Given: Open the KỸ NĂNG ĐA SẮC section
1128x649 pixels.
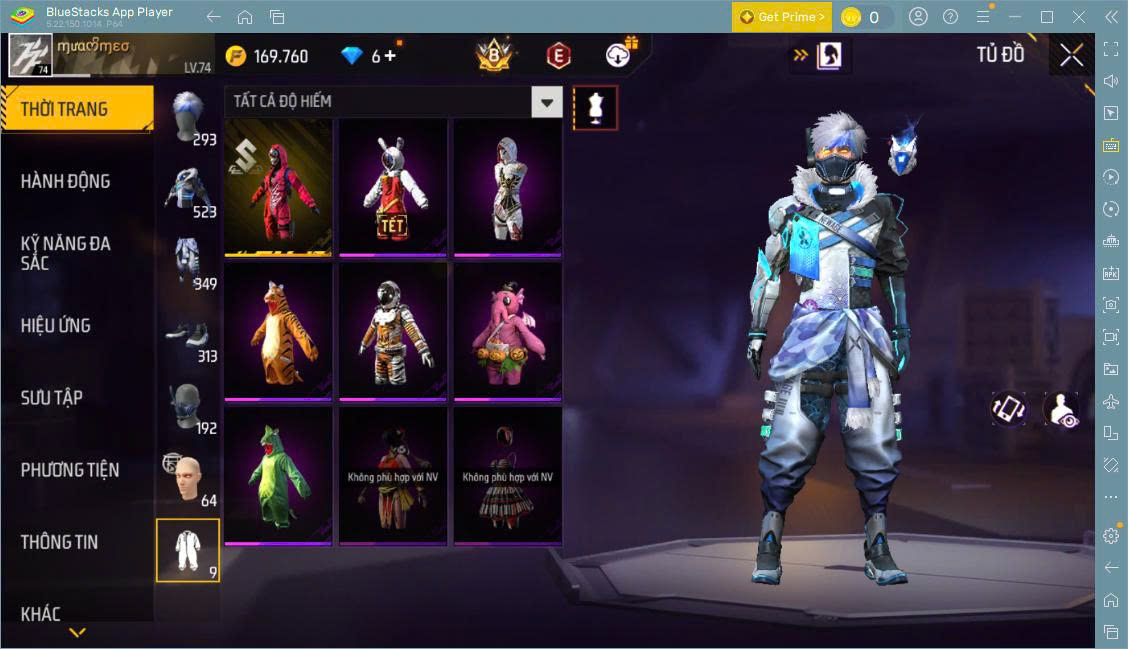Looking at the screenshot, I should [x=66, y=253].
